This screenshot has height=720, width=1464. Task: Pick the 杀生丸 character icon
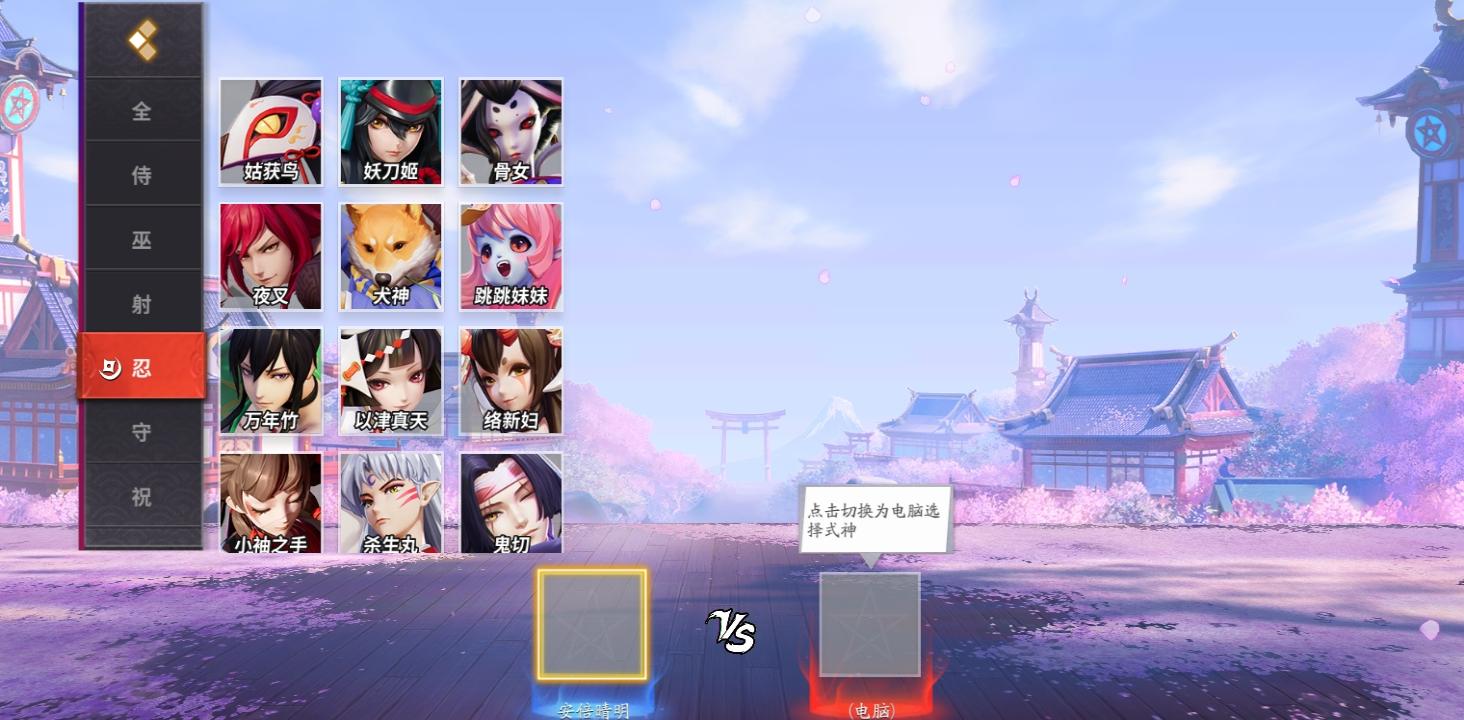click(x=390, y=503)
